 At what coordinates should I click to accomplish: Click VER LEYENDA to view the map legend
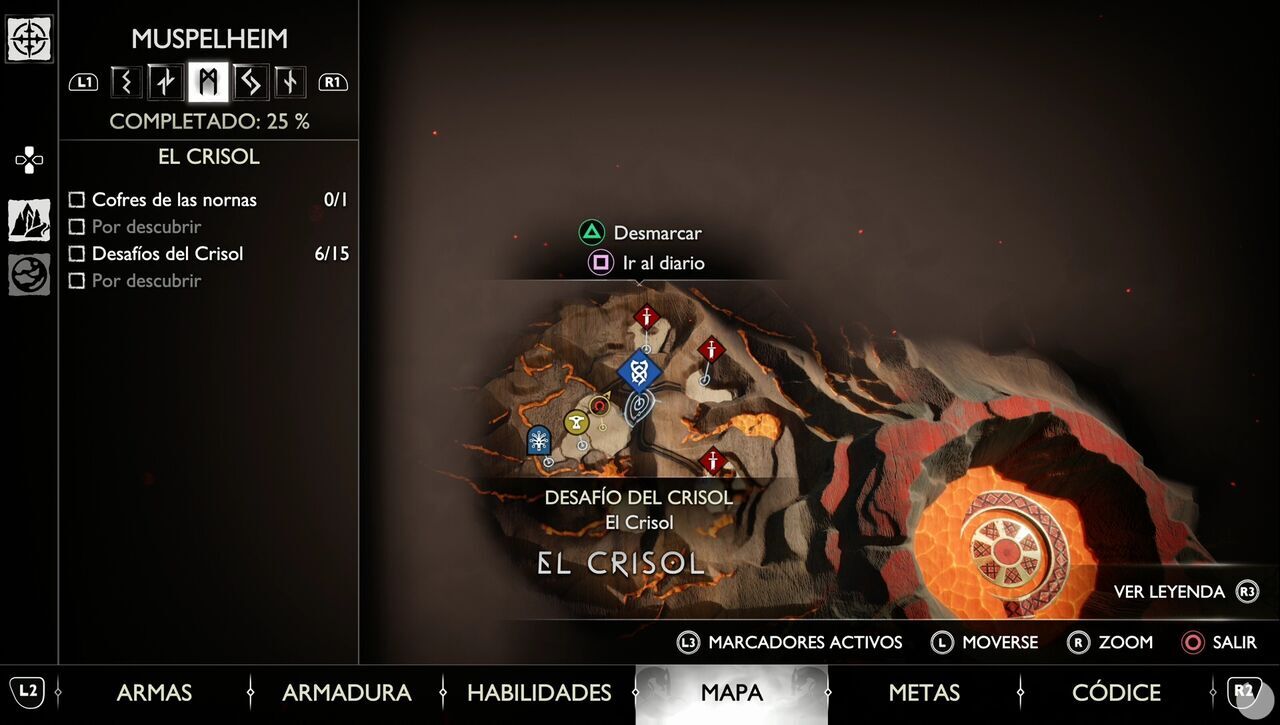1172,591
